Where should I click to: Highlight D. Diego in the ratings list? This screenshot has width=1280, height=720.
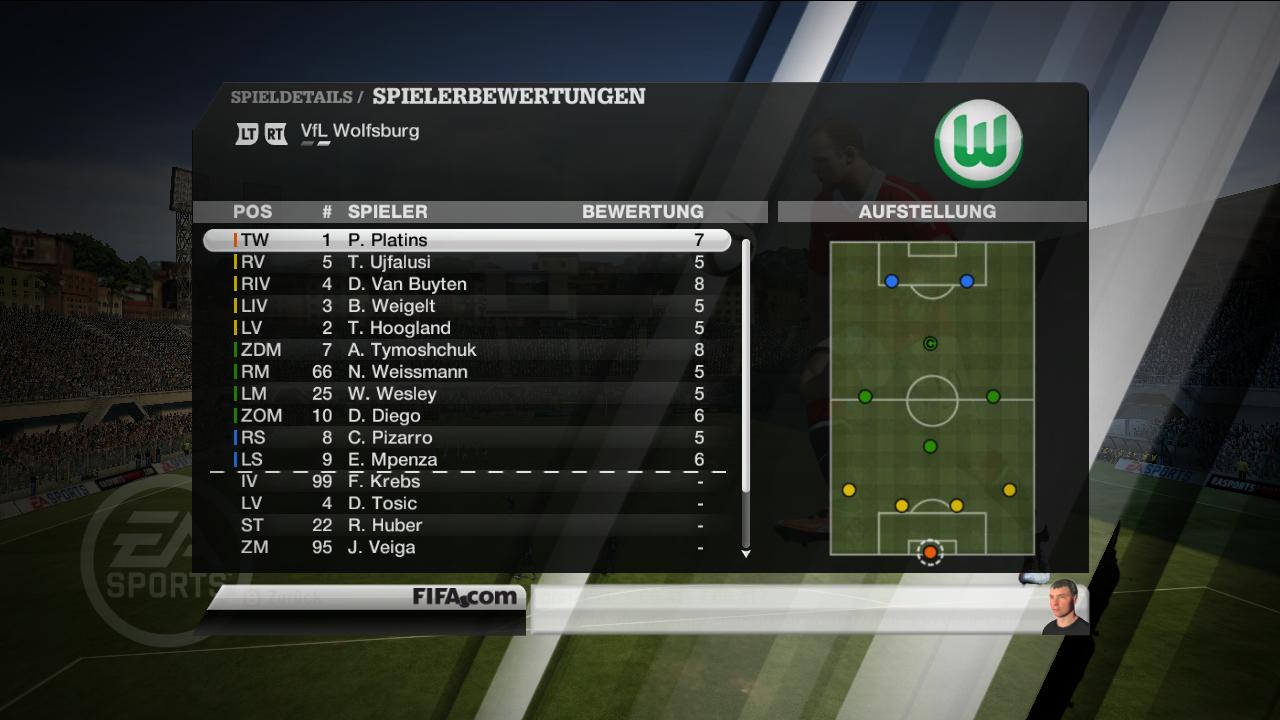[x=466, y=416]
